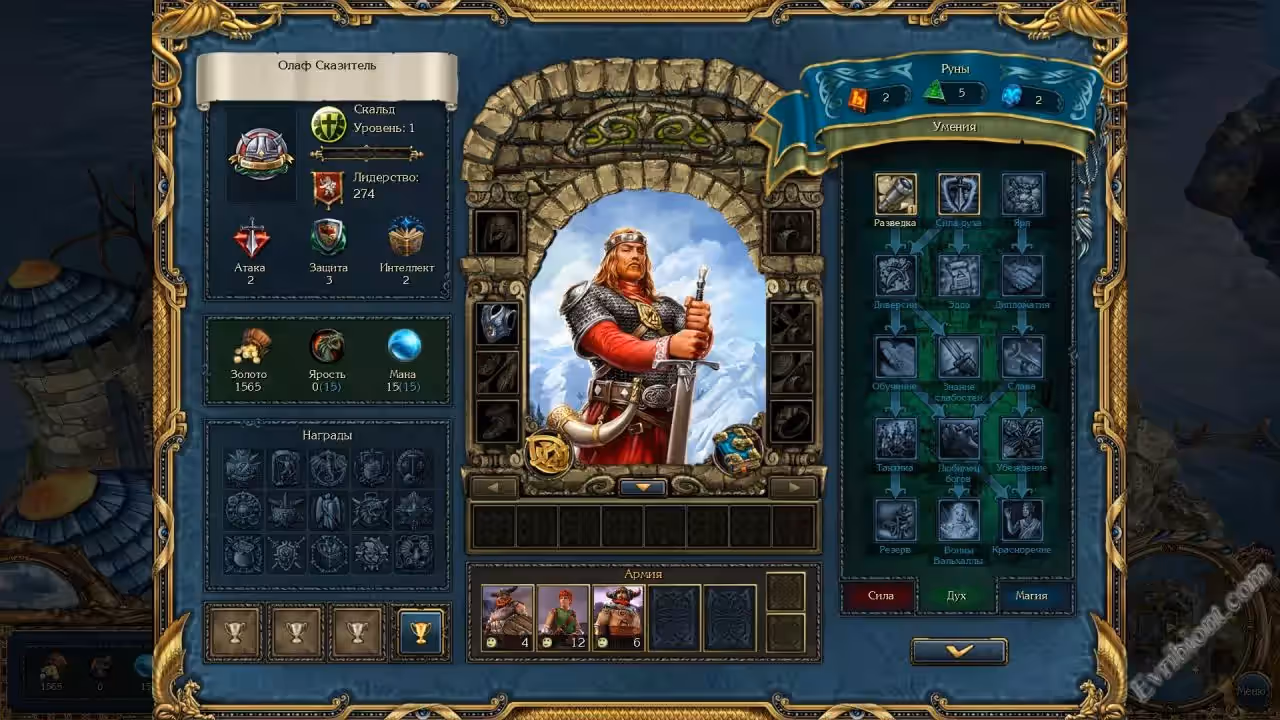
Task: Switch to the Сила skill tab
Action: click(880, 596)
